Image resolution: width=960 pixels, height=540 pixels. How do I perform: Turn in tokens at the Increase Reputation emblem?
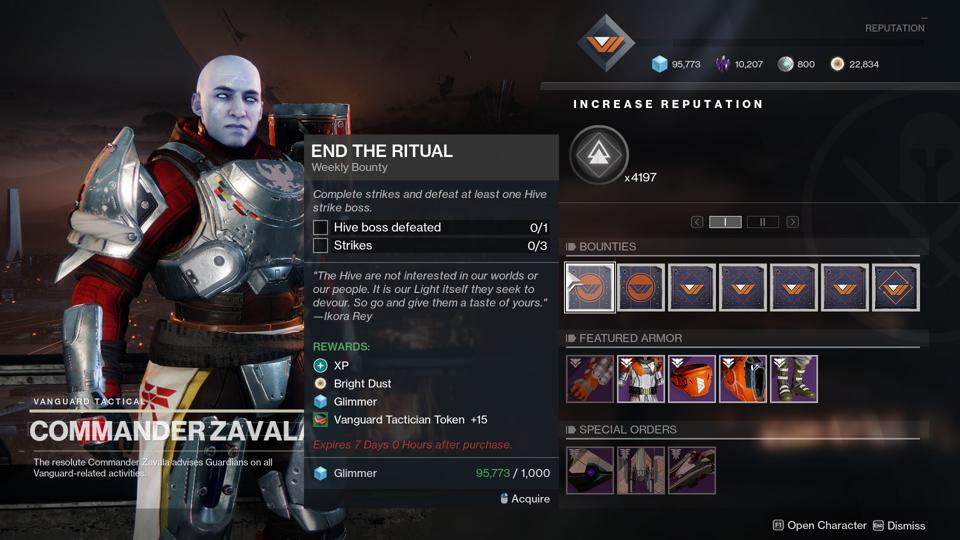point(599,155)
